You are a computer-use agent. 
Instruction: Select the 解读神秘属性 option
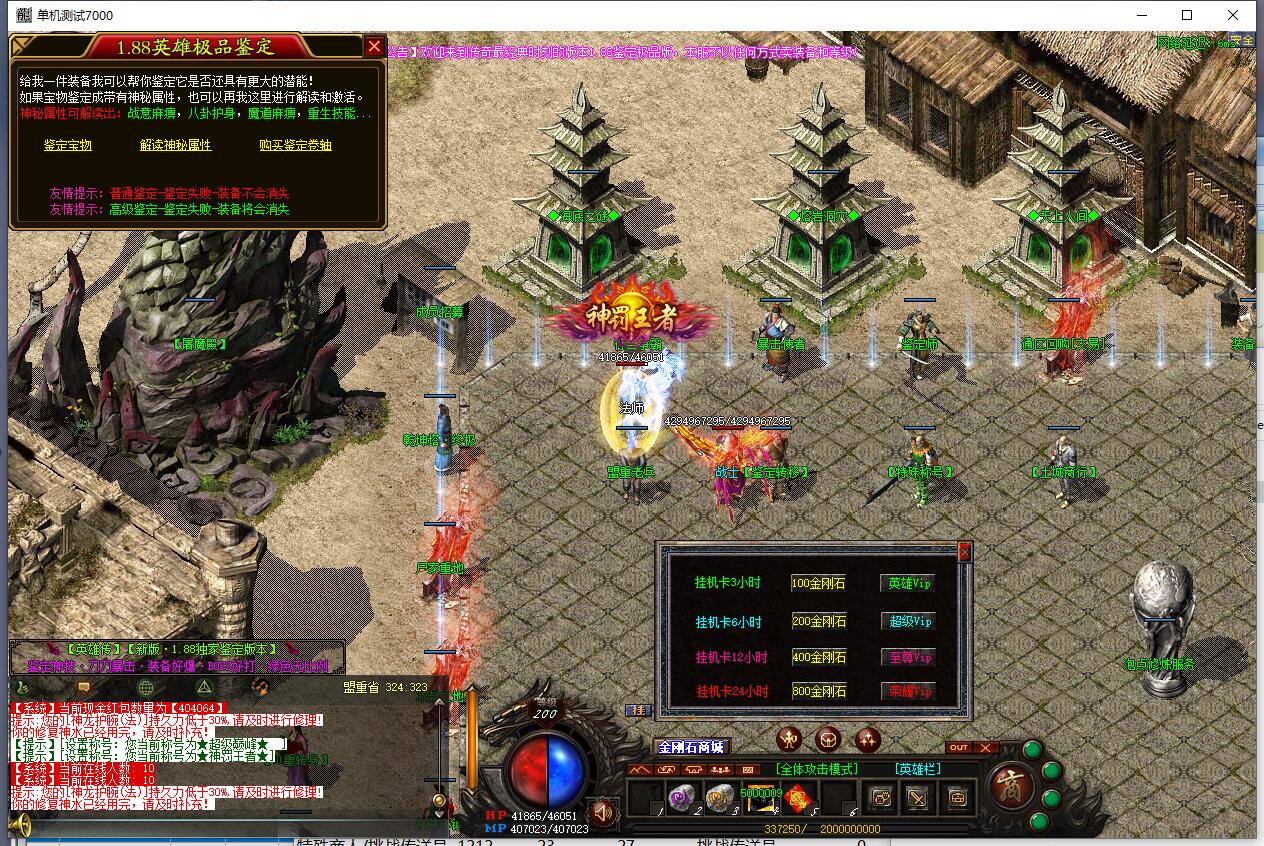176,145
